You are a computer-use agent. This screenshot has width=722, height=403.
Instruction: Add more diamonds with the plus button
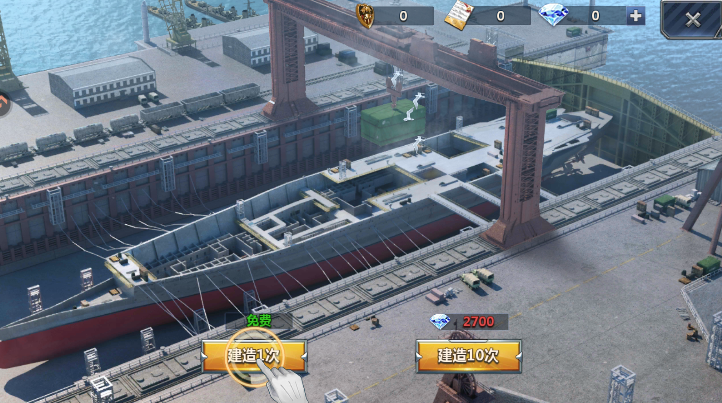coord(635,15)
